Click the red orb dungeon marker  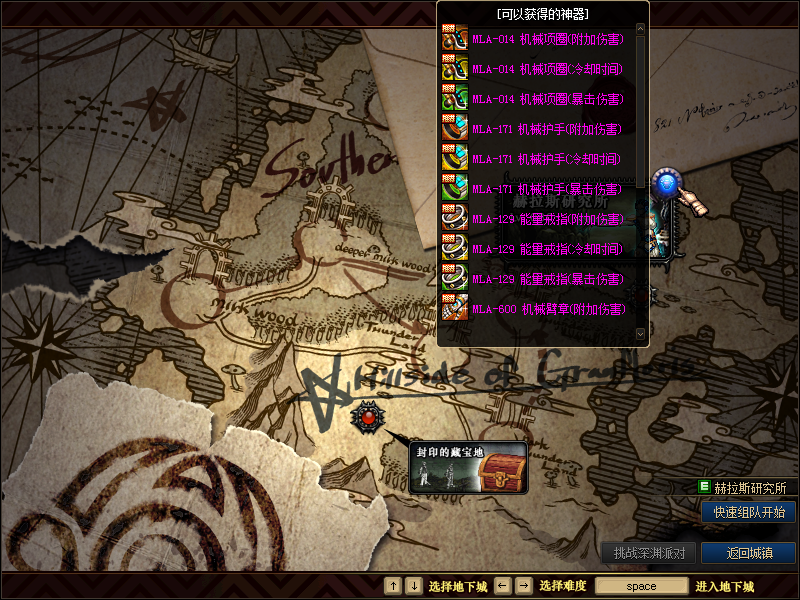pyautogui.click(x=368, y=416)
